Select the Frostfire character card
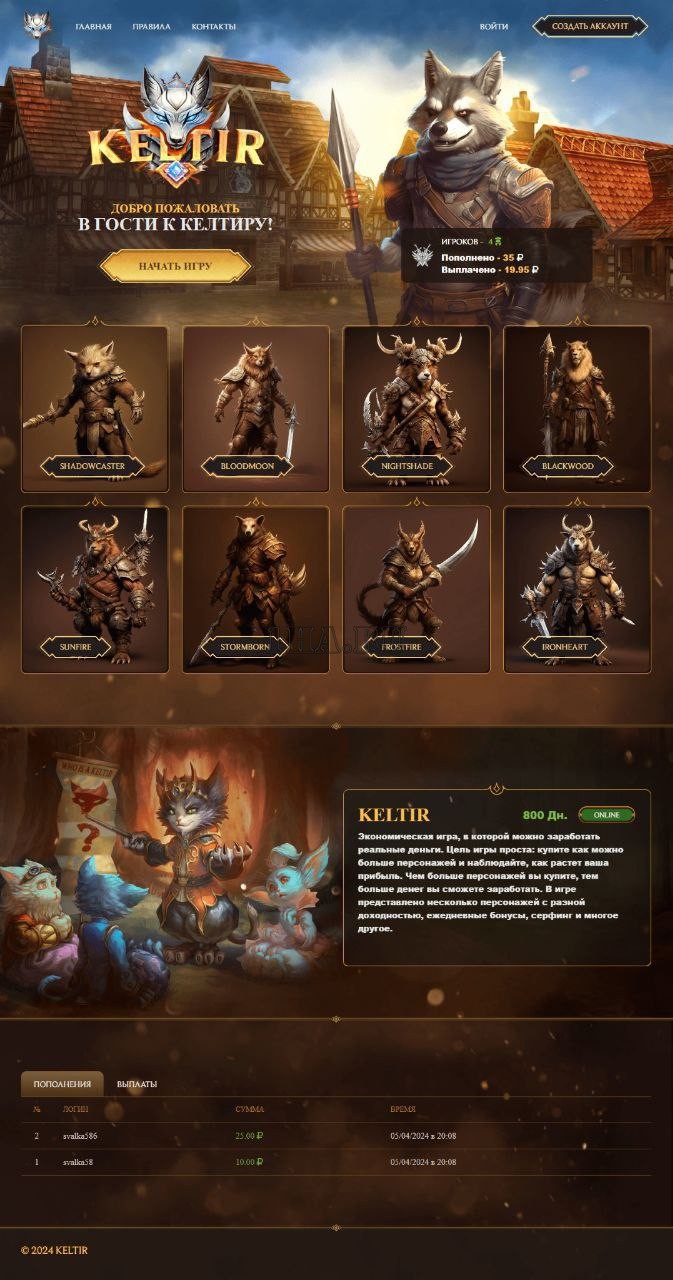This screenshot has height=1280, width=673. pyautogui.click(x=417, y=589)
